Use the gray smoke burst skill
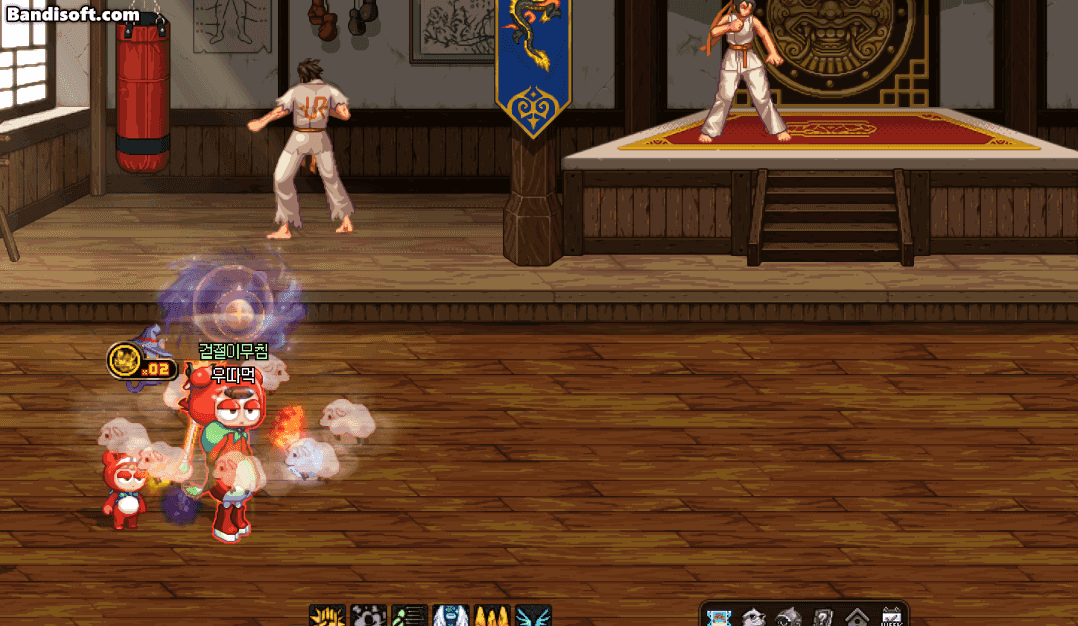 click(368, 616)
